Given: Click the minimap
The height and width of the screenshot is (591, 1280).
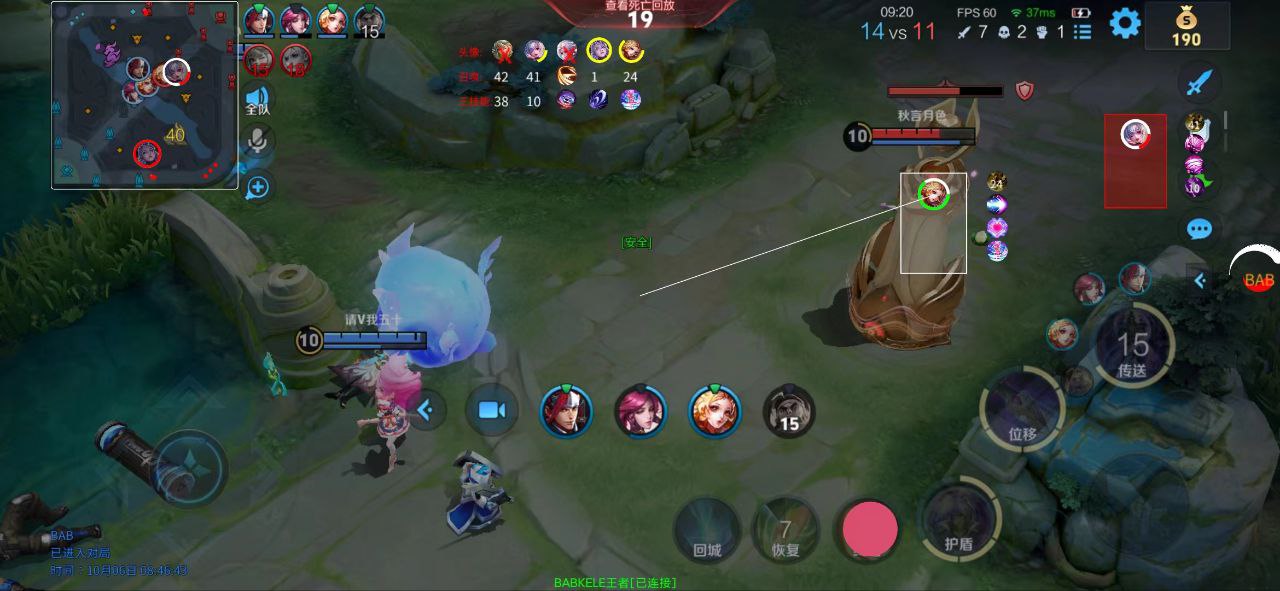Looking at the screenshot, I should (x=145, y=95).
